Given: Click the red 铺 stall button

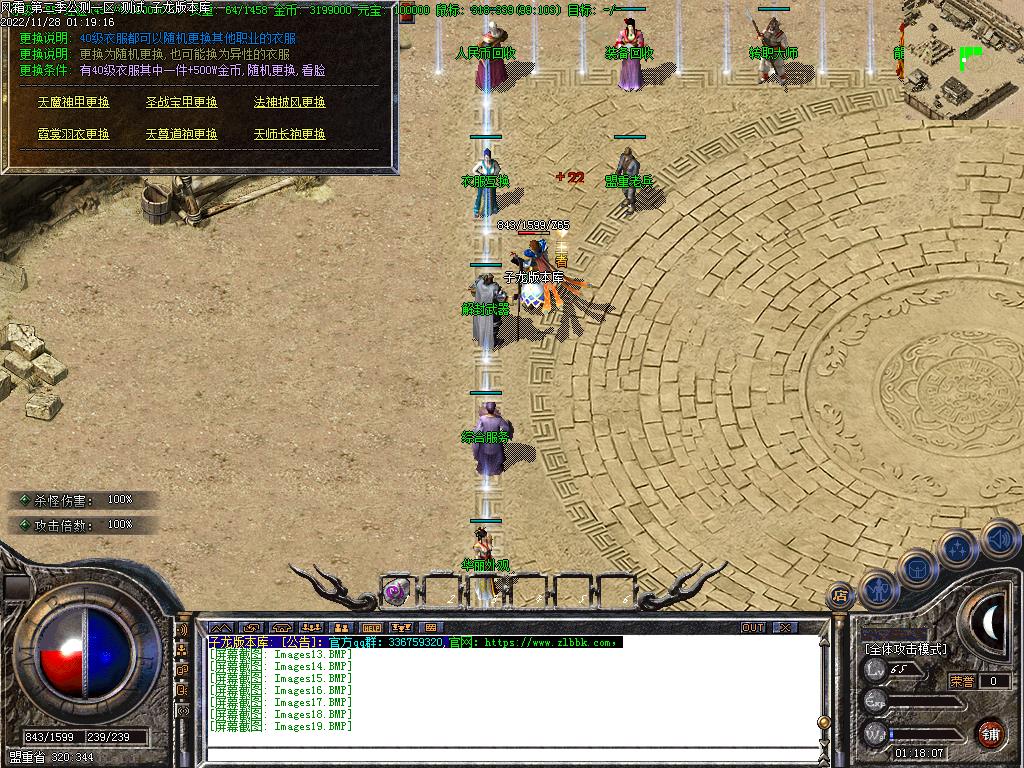Looking at the screenshot, I should tap(990, 731).
